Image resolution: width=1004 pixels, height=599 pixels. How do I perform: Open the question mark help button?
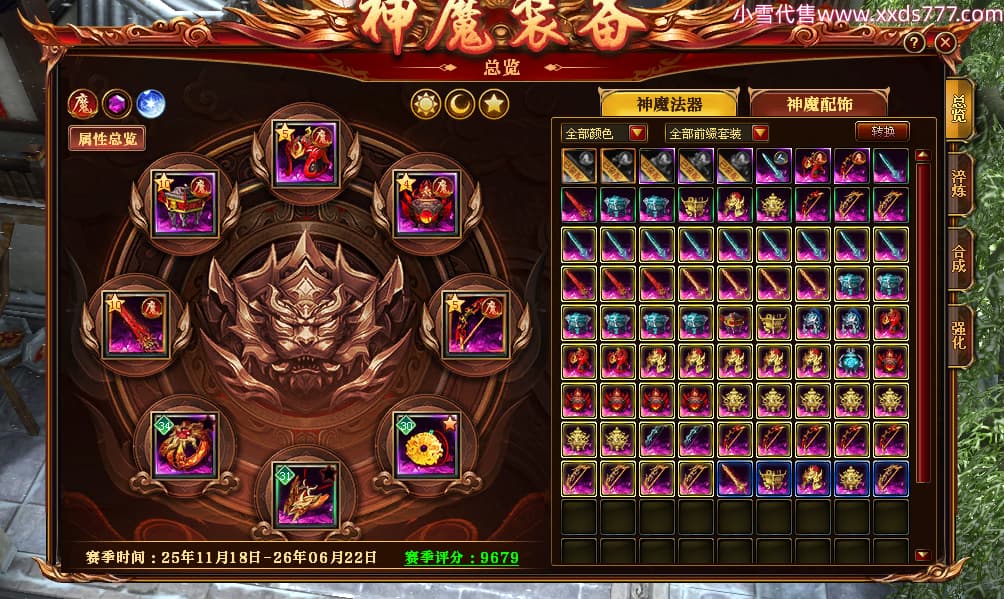pos(914,43)
